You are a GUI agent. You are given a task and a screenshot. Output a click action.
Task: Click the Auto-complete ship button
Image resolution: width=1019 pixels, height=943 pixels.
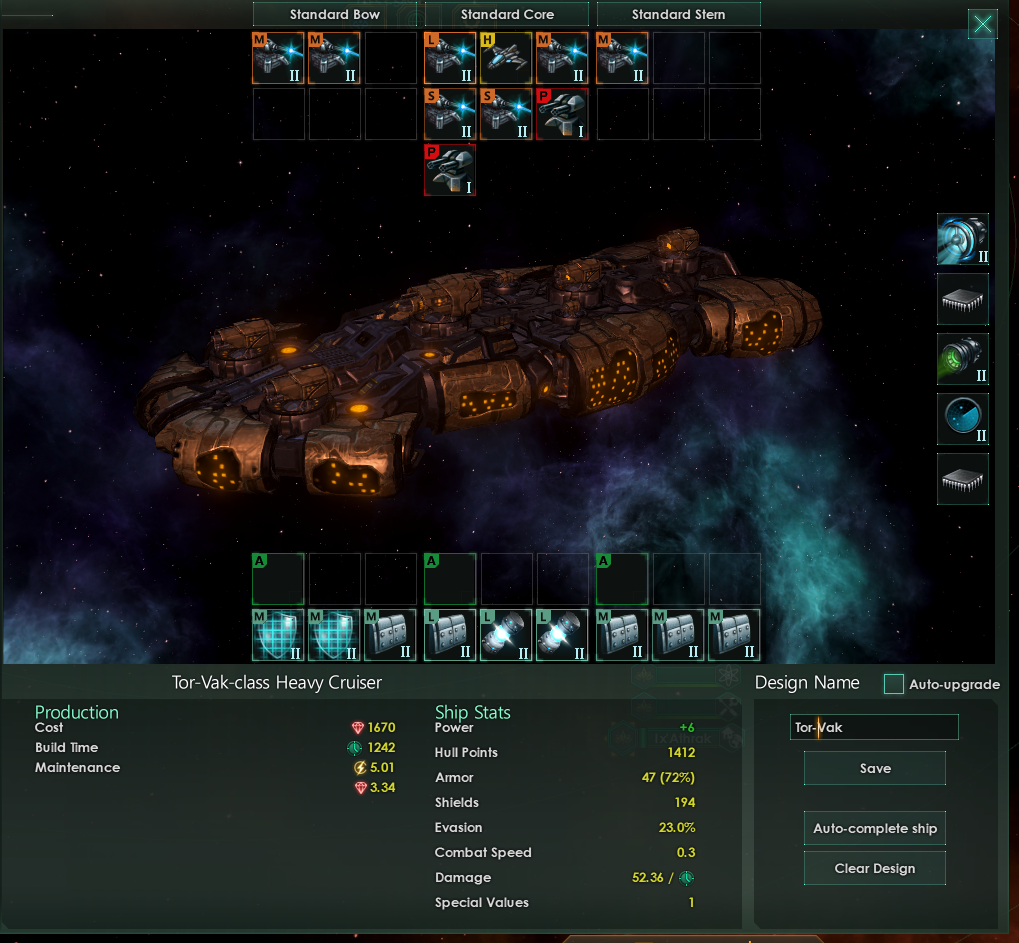[874, 828]
